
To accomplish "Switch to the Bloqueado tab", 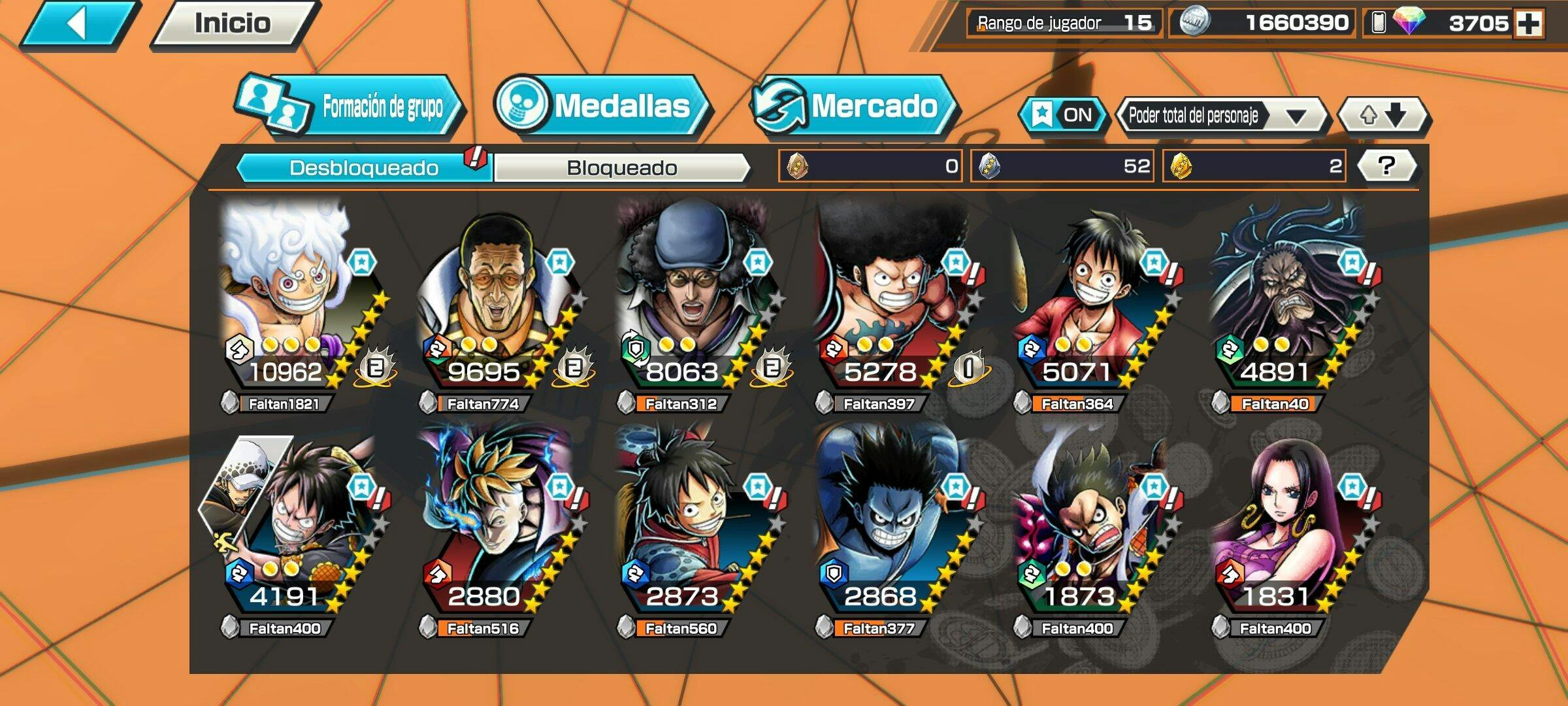I will click(x=621, y=168).
